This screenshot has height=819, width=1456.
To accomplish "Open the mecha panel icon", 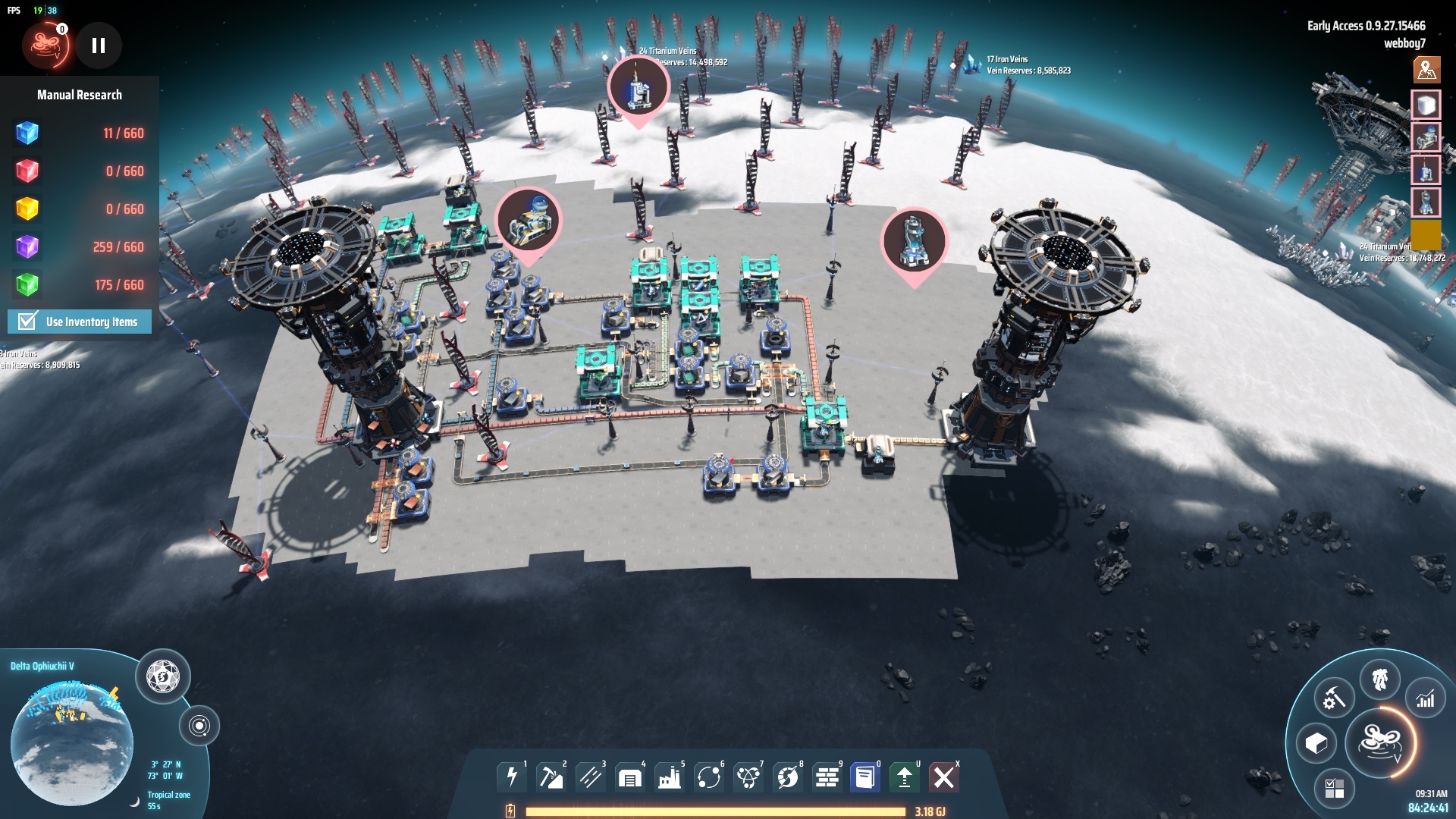I will 1379,679.
